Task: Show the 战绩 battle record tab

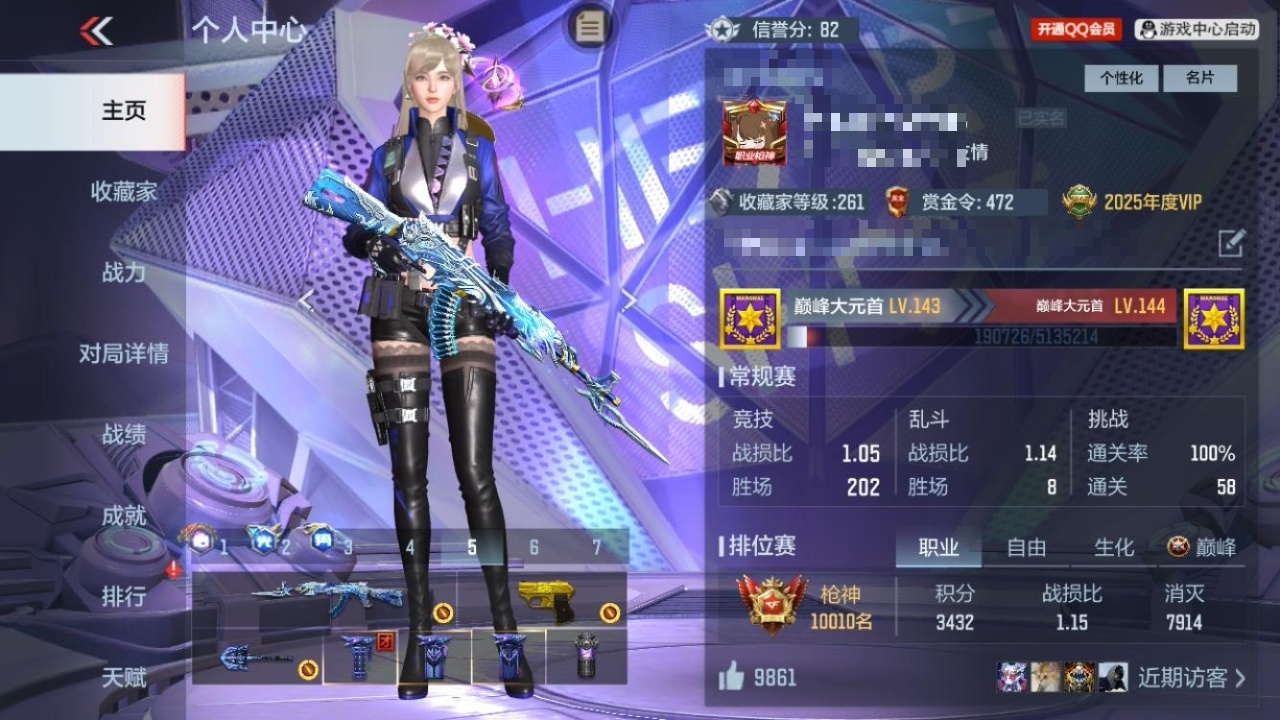Action: [x=123, y=434]
